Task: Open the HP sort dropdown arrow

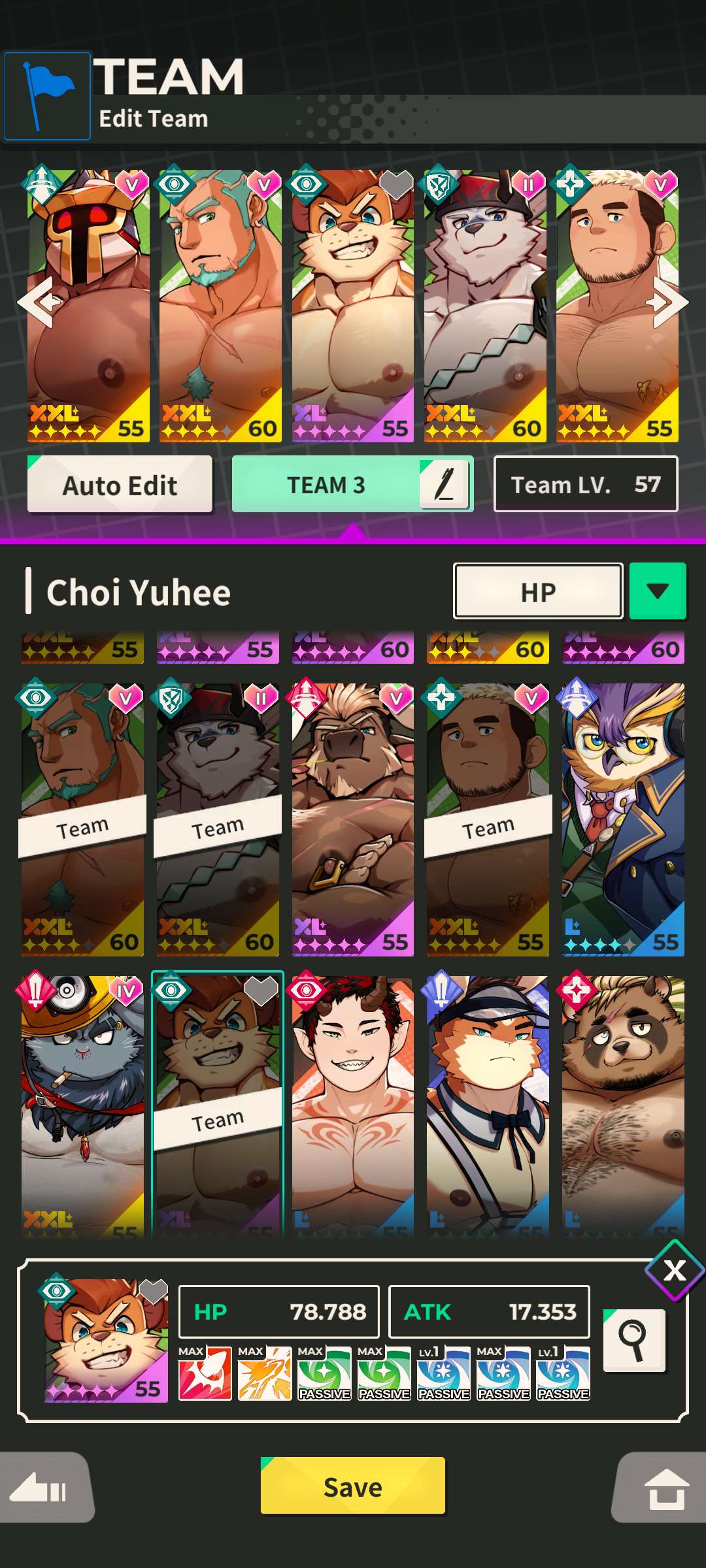Action: [657, 591]
